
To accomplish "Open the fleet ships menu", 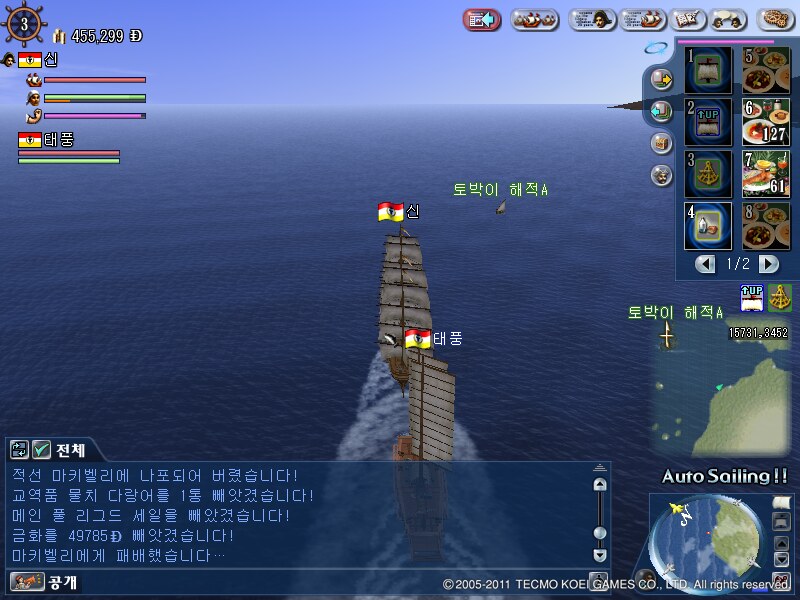I will 535,19.
